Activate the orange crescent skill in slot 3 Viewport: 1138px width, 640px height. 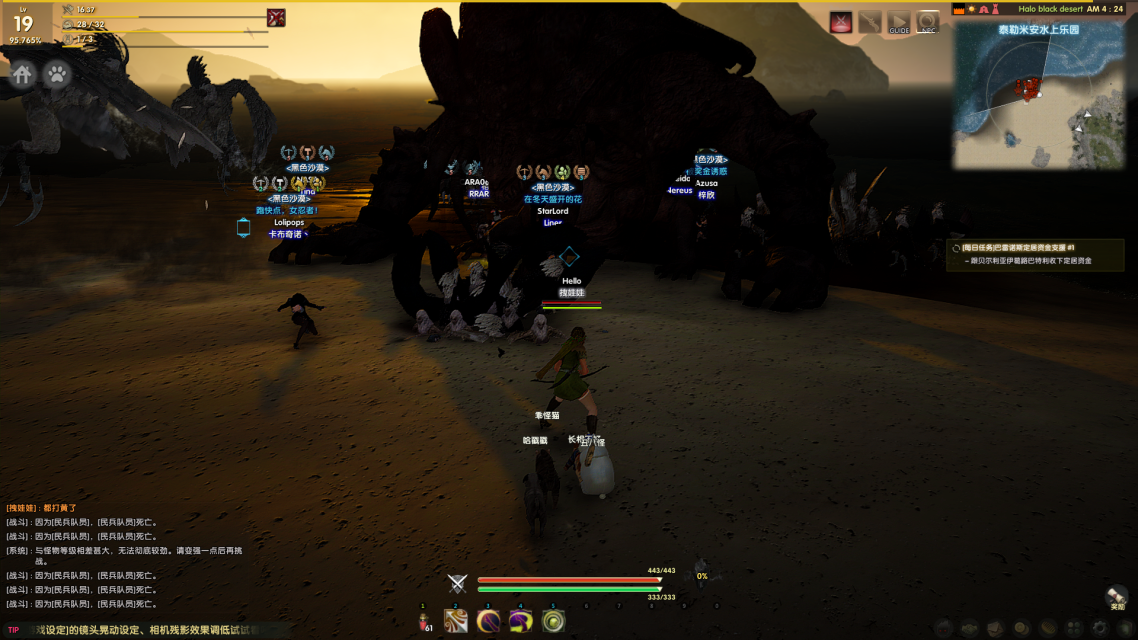pos(488,621)
